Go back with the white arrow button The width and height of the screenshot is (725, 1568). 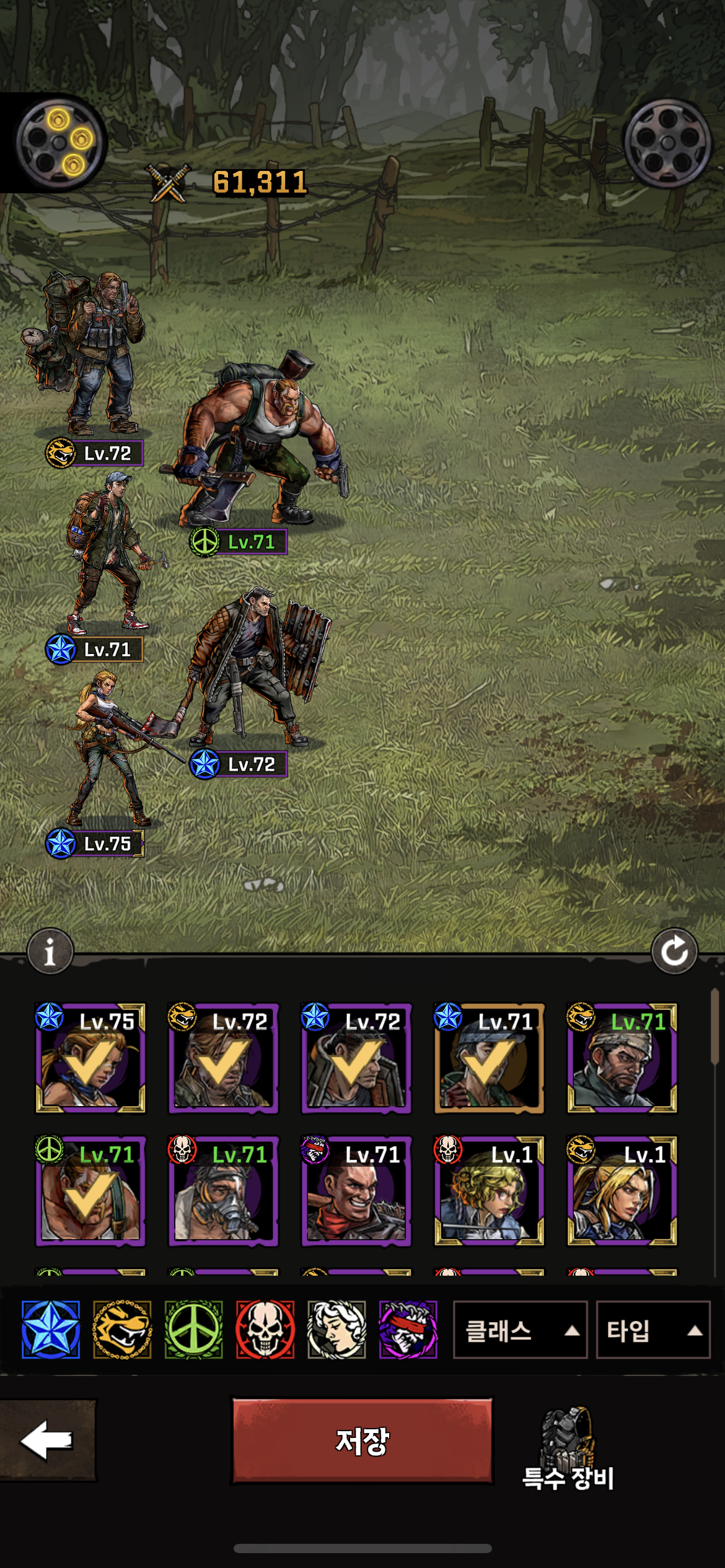47,1440
